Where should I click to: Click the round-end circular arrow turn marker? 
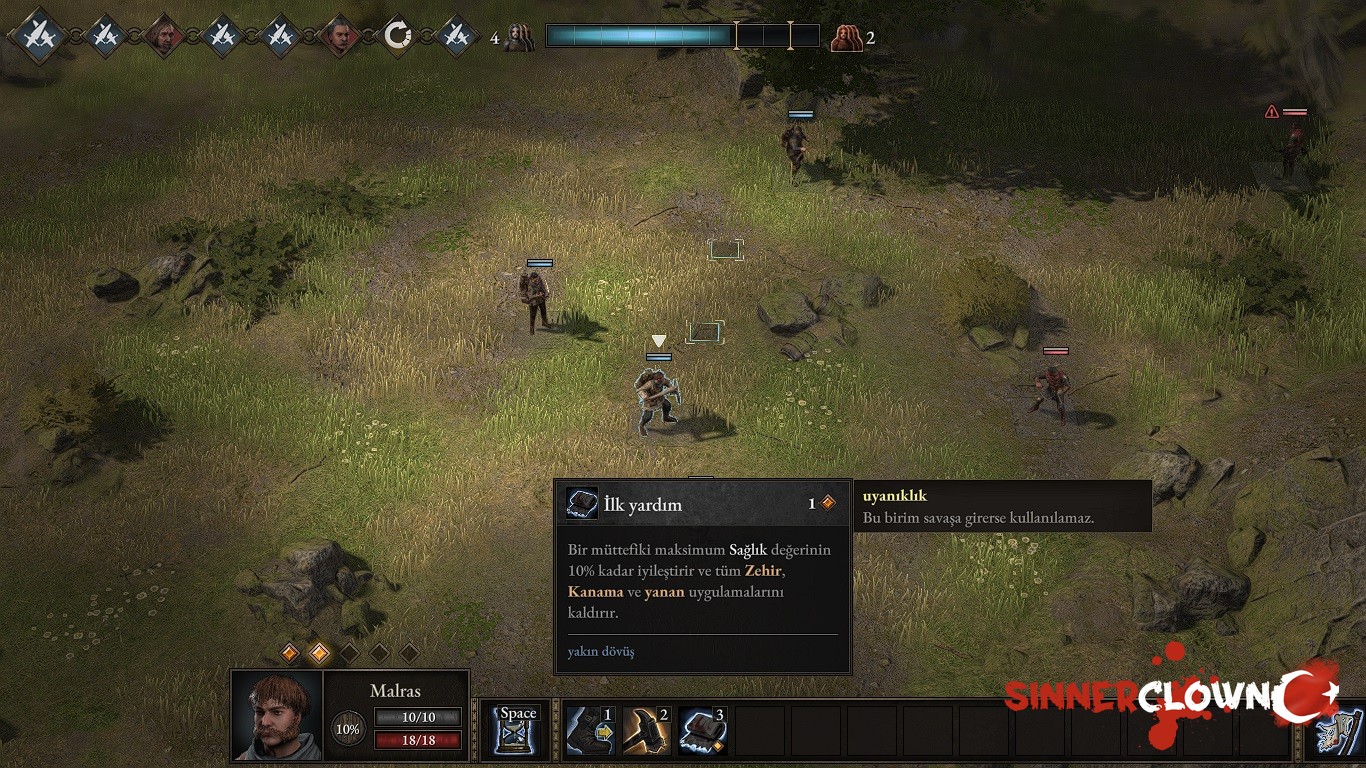pos(398,36)
